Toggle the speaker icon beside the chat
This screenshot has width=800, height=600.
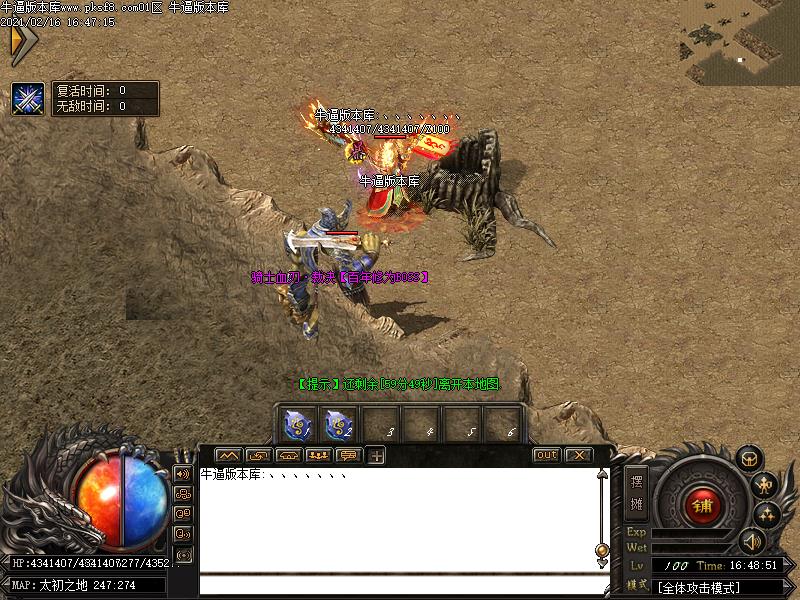[183, 473]
